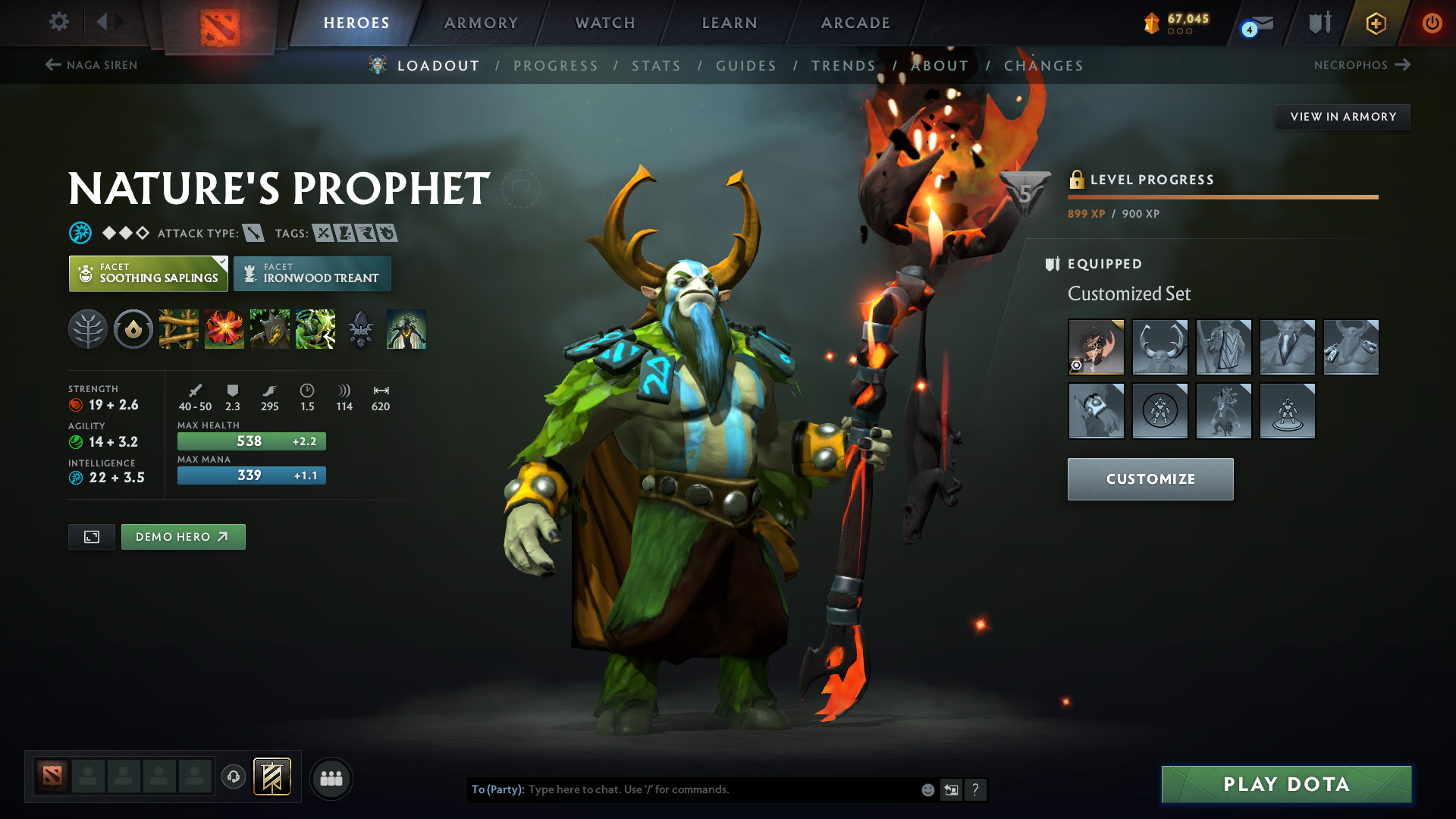Click the Wrath of Nature ultimate ability icon
The image size is (1456, 819).
pos(315,329)
